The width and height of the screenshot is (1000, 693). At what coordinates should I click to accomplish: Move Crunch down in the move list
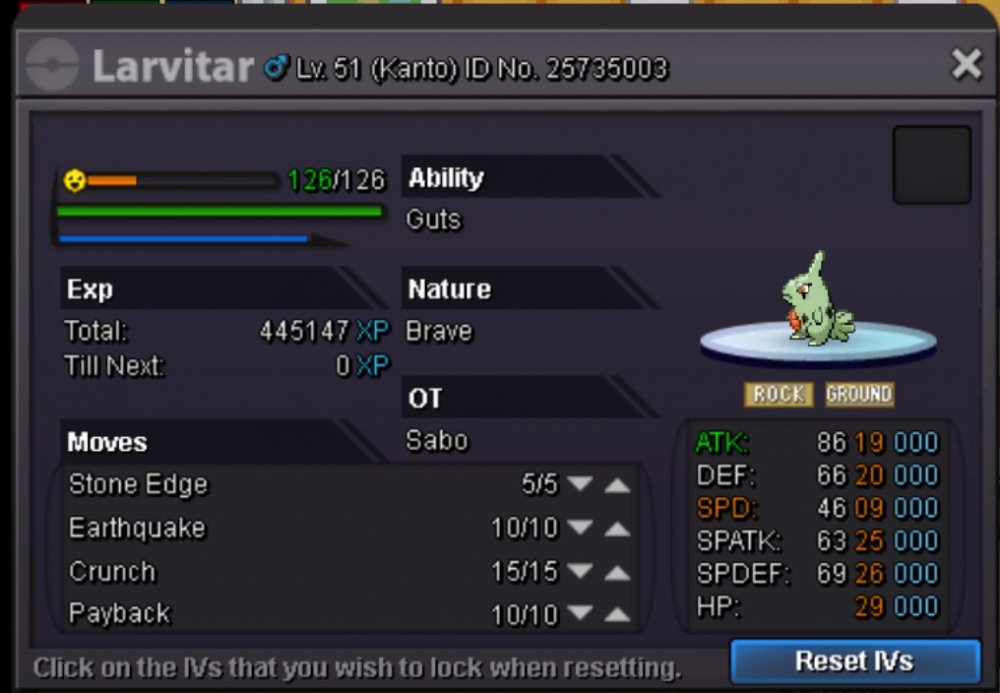click(x=580, y=573)
